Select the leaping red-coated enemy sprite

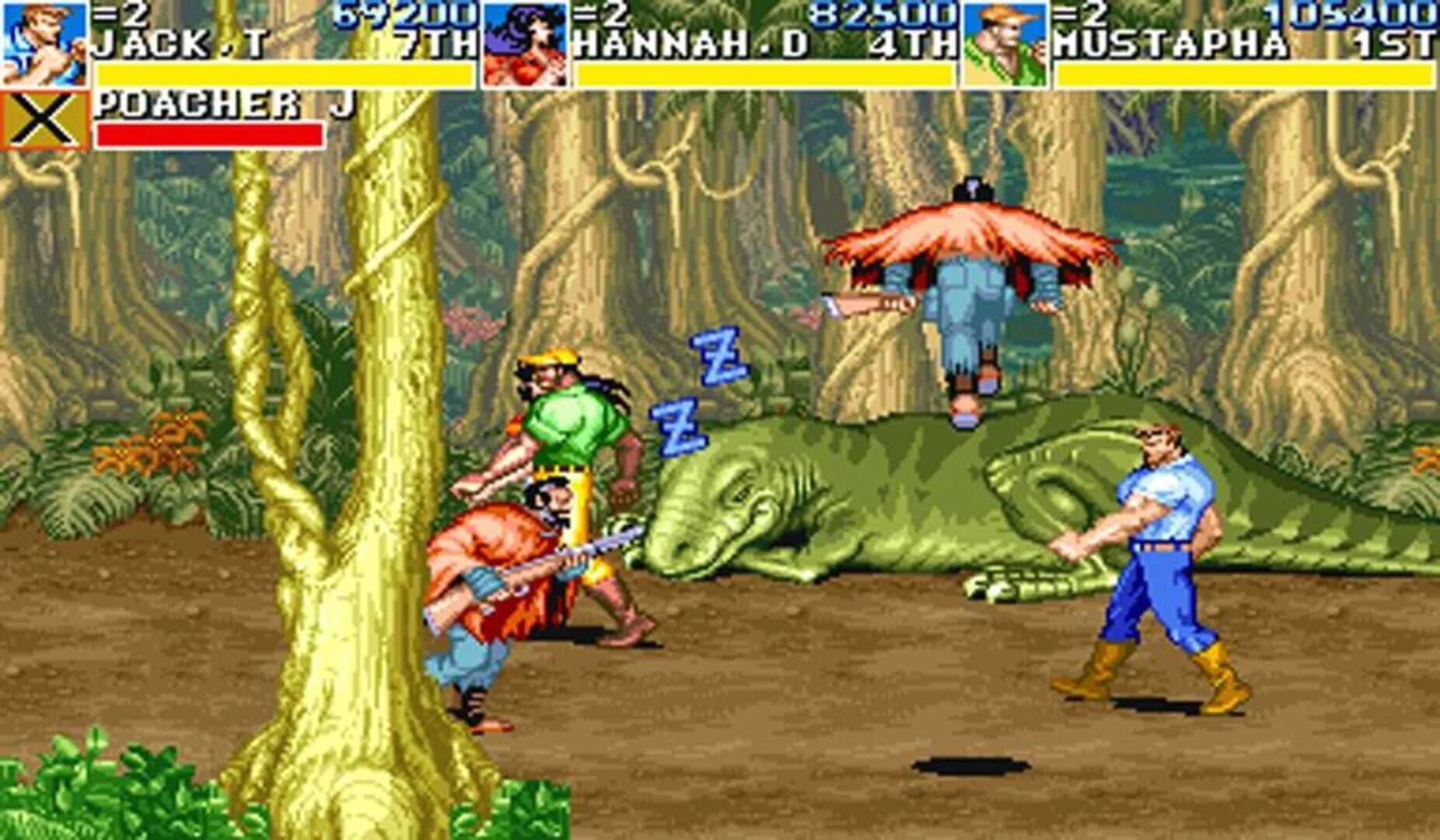click(972, 288)
